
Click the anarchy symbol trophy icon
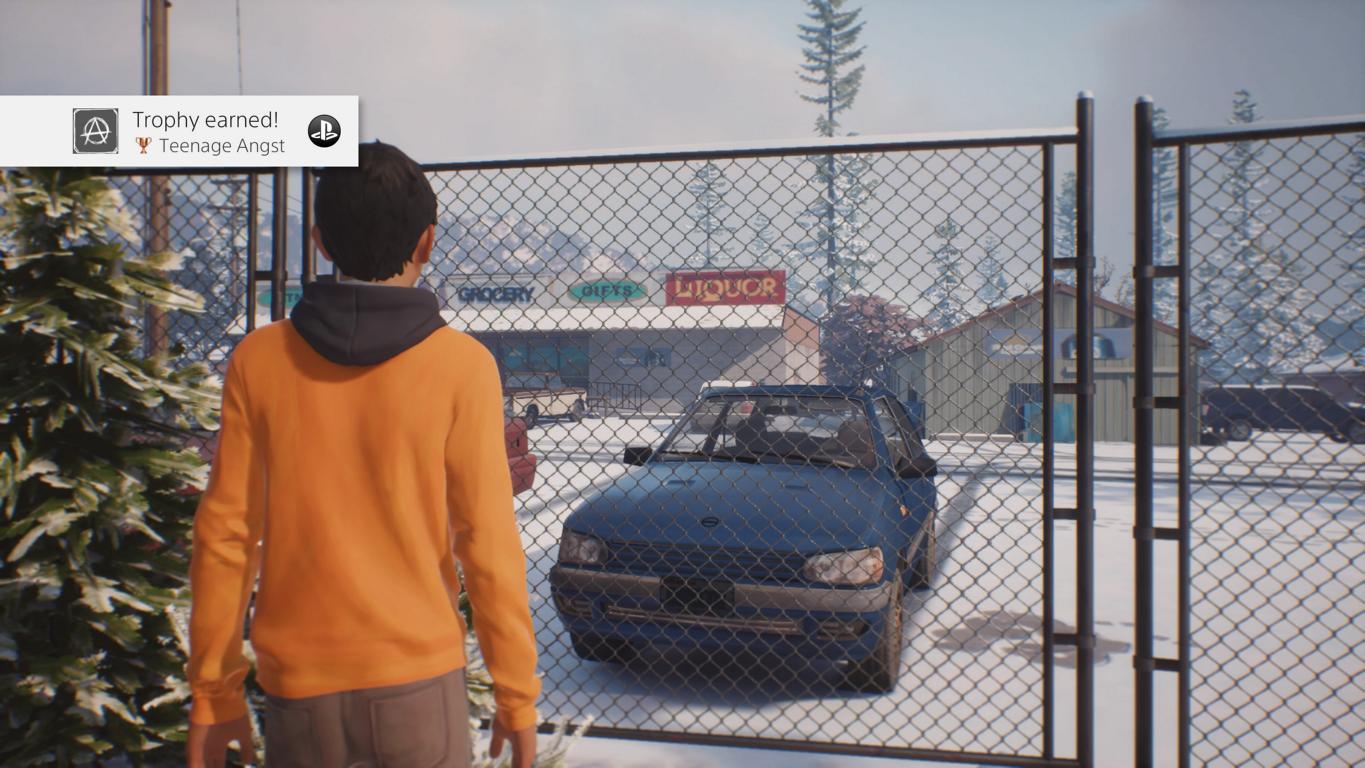[x=96, y=131]
